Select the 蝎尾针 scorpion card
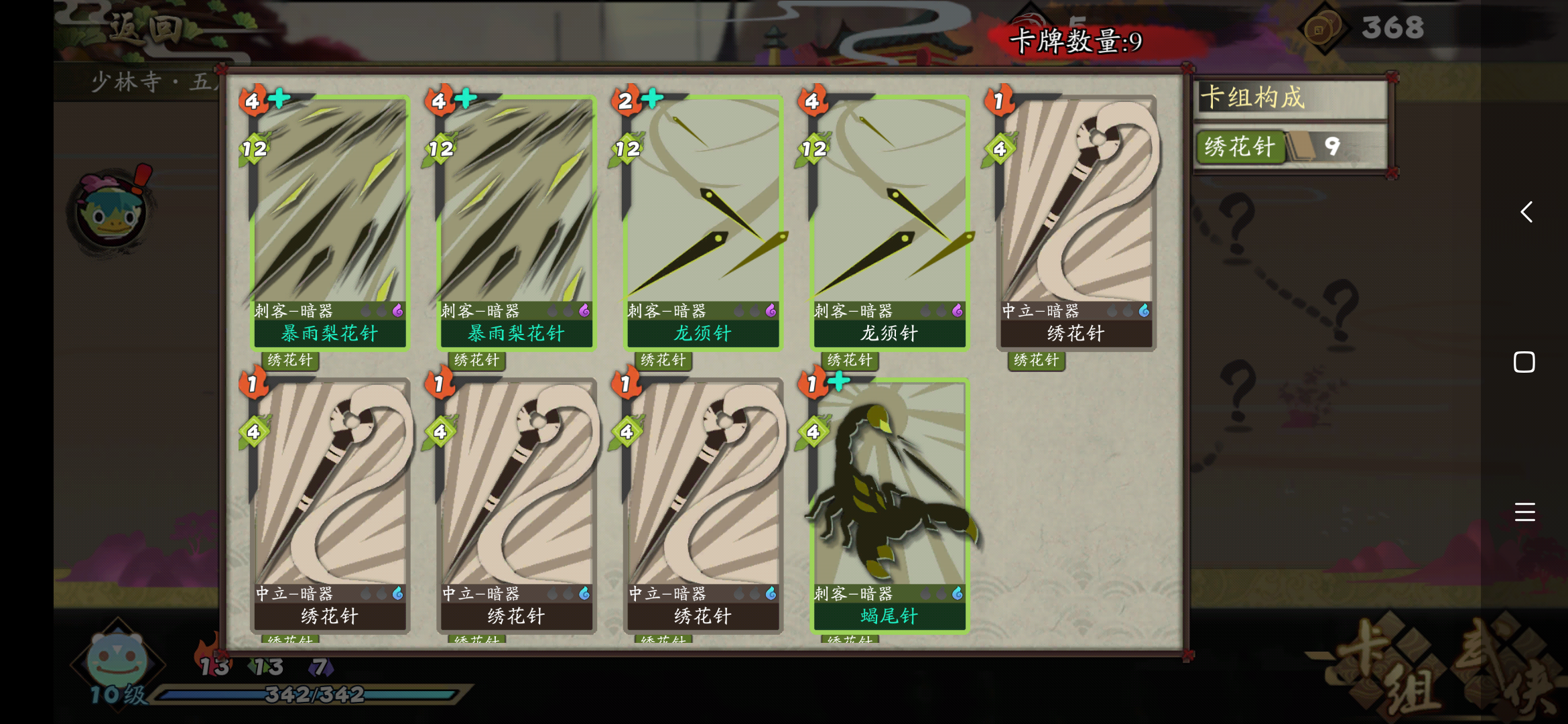Screen dimensions: 1568x724 tap(888, 509)
